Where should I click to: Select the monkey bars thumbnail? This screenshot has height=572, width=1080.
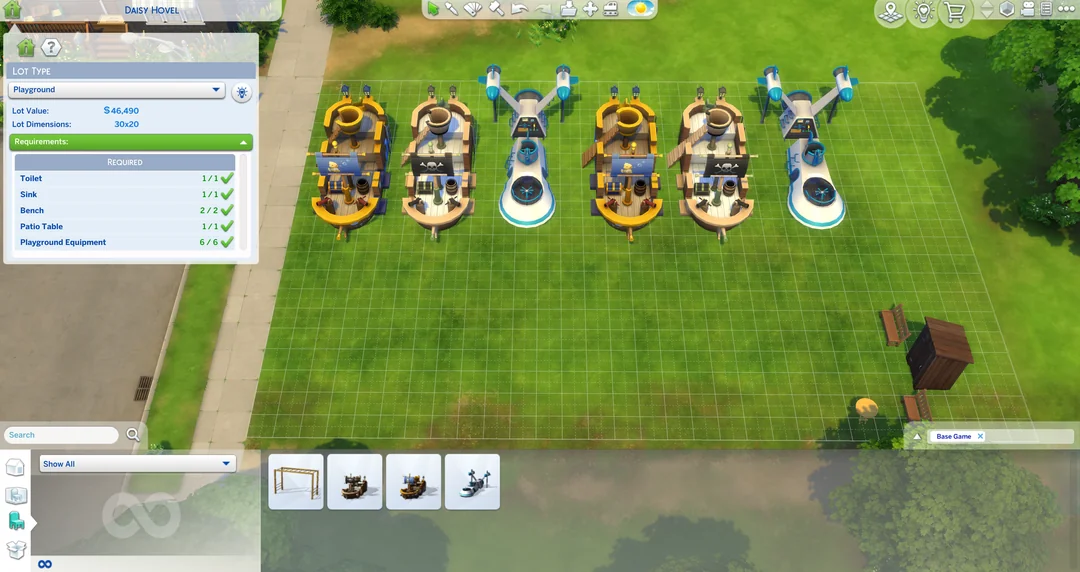tap(296, 482)
